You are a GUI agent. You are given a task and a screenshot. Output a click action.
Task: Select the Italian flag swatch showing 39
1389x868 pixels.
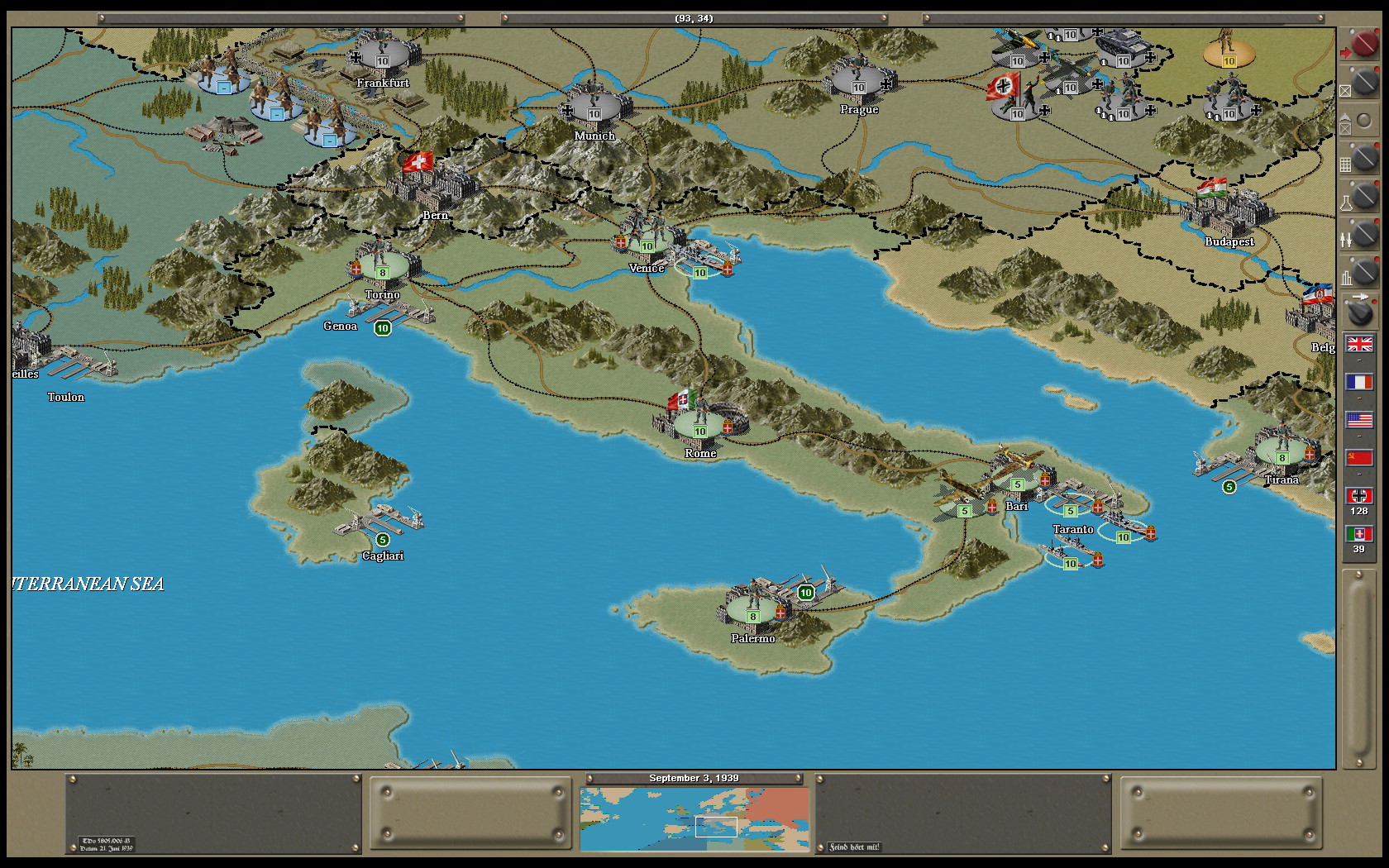(x=1359, y=533)
